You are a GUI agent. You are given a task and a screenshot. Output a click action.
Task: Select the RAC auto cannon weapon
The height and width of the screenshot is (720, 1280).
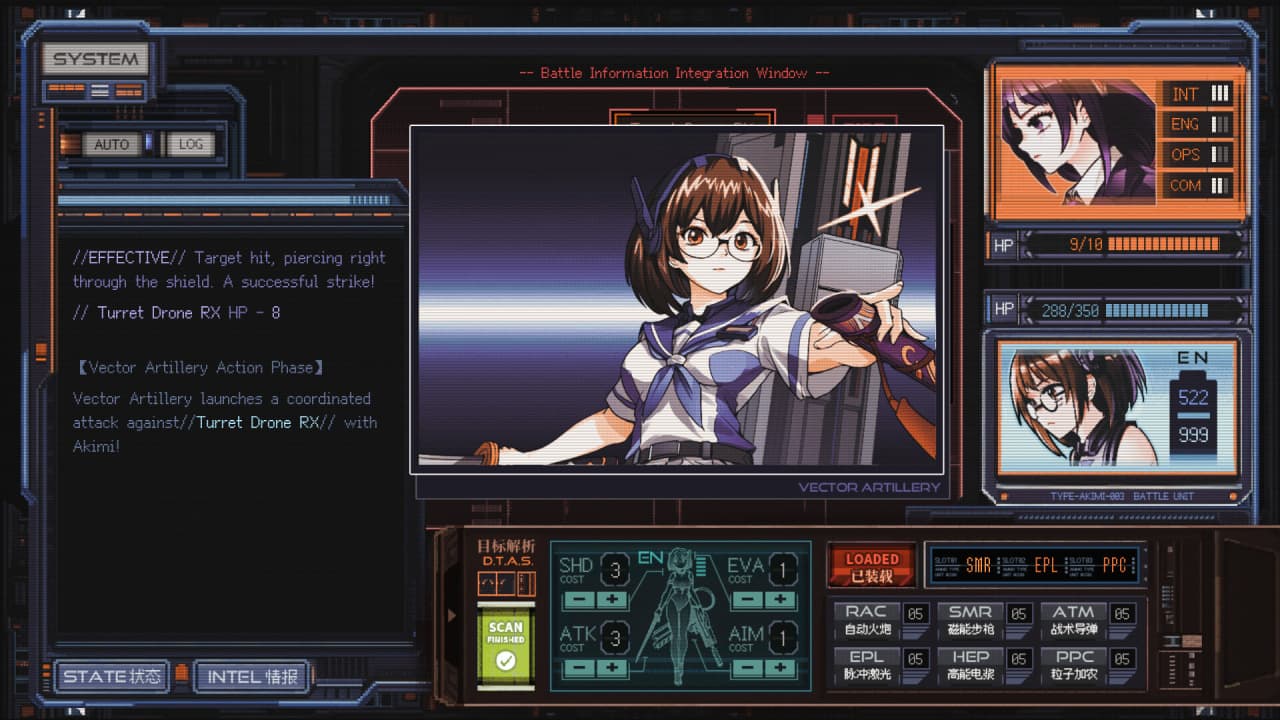click(x=866, y=620)
